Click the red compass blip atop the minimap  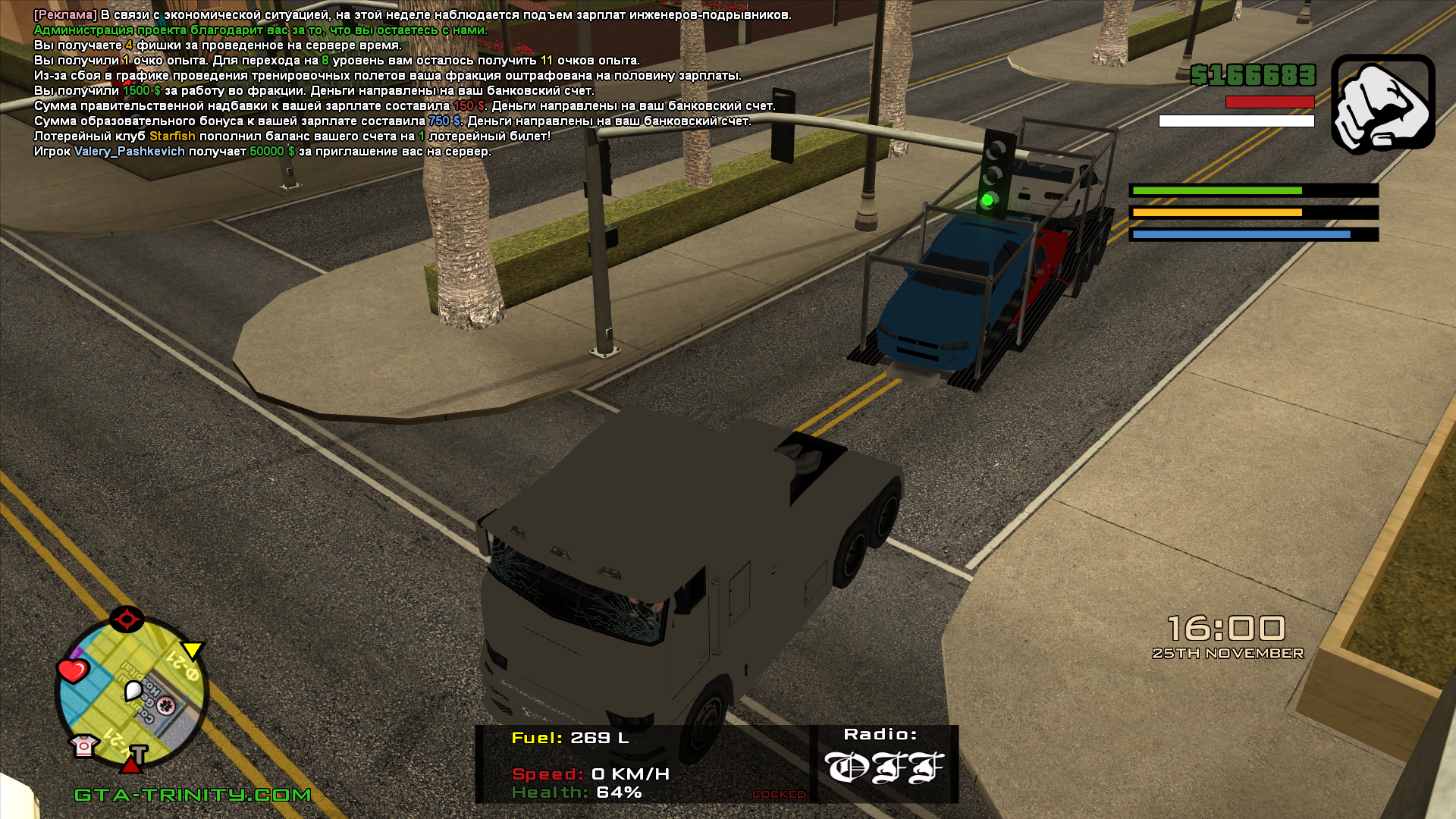tap(127, 619)
